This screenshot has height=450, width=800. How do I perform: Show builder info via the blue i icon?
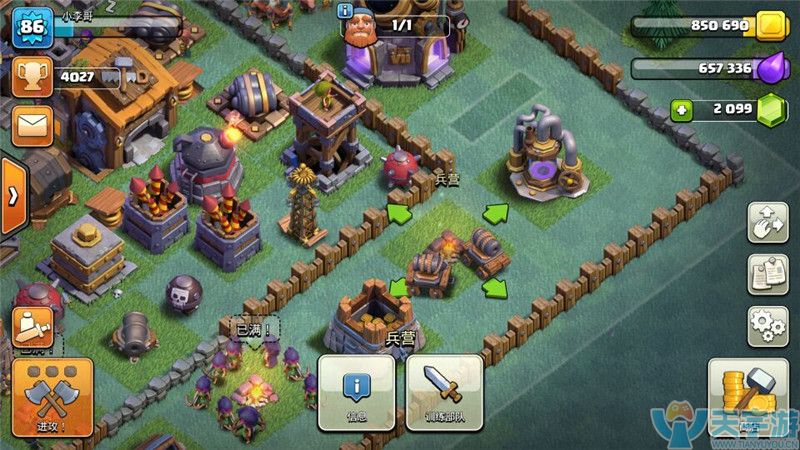(347, 11)
